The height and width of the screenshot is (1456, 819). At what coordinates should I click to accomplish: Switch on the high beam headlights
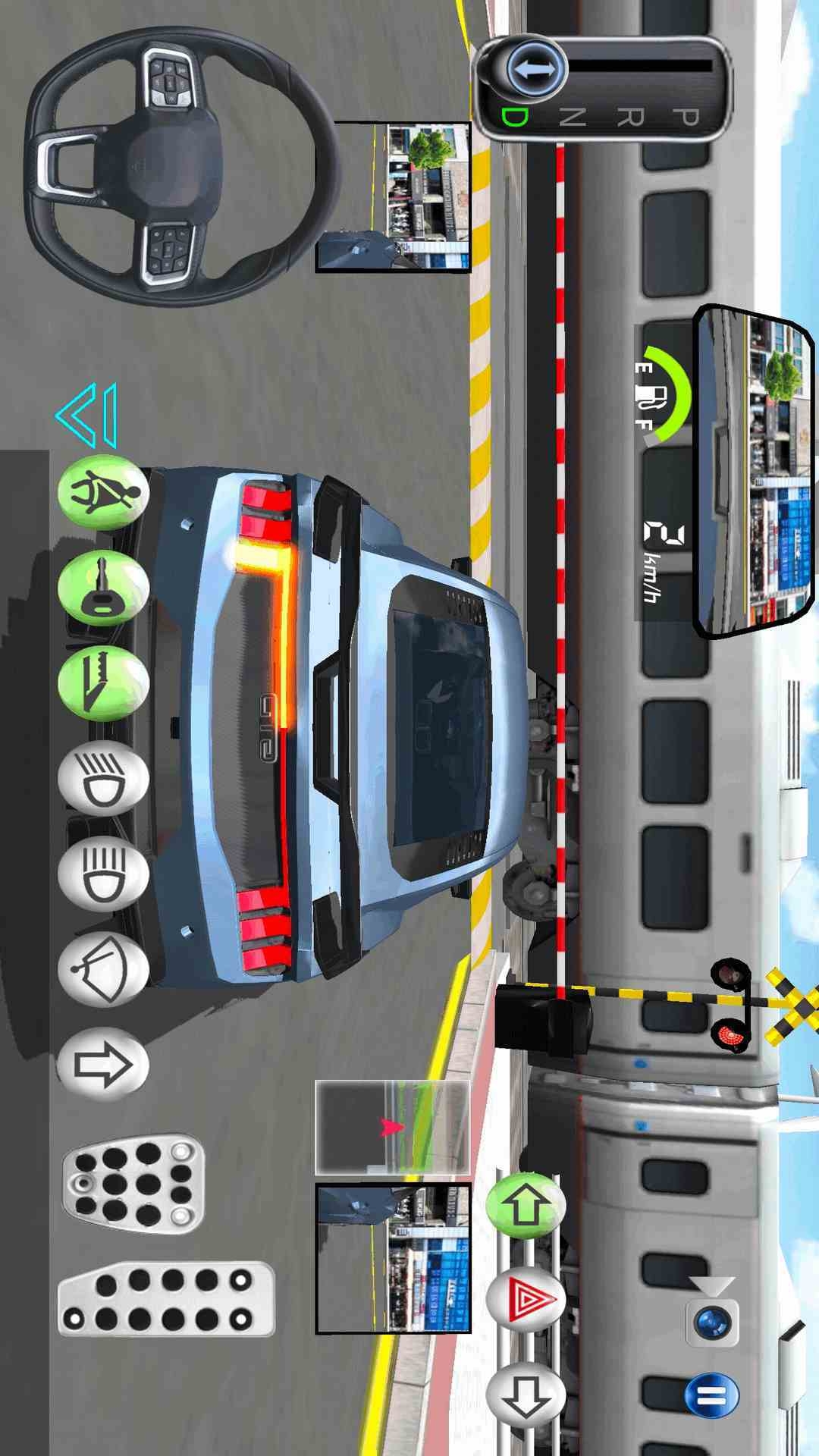point(104,875)
